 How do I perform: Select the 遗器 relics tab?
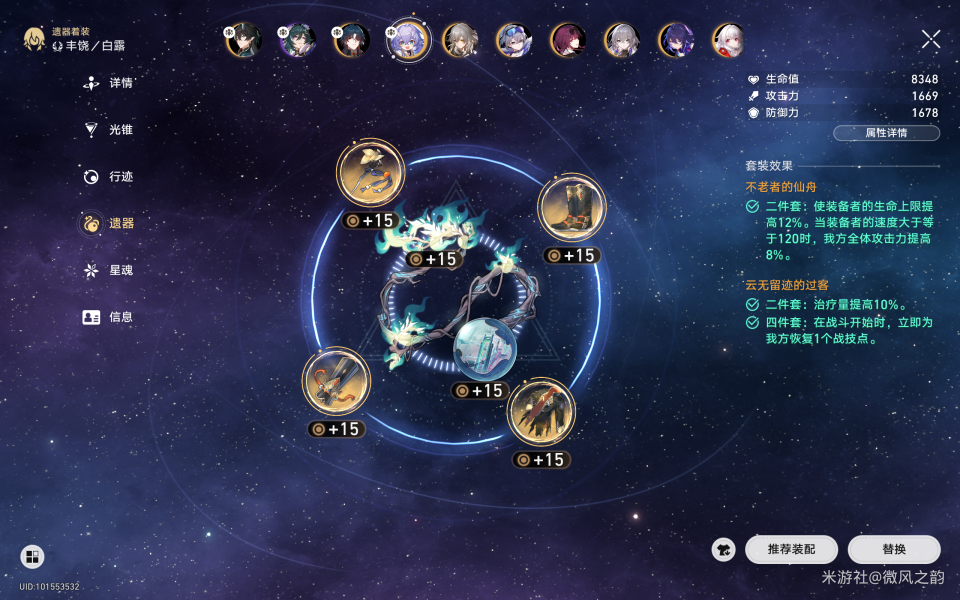pos(110,223)
